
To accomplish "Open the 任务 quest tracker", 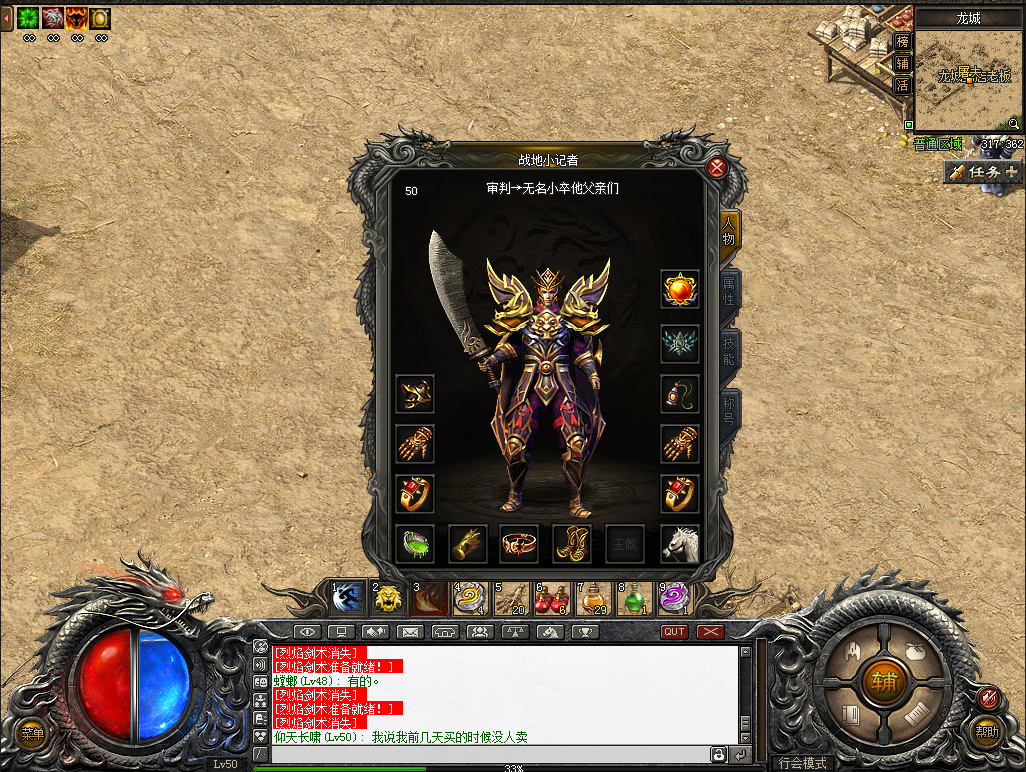I will click(x=985, y=172).
